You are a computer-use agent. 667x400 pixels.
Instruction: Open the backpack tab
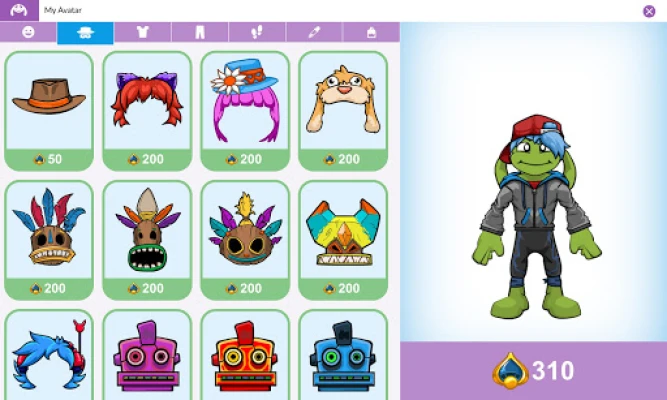370,32
